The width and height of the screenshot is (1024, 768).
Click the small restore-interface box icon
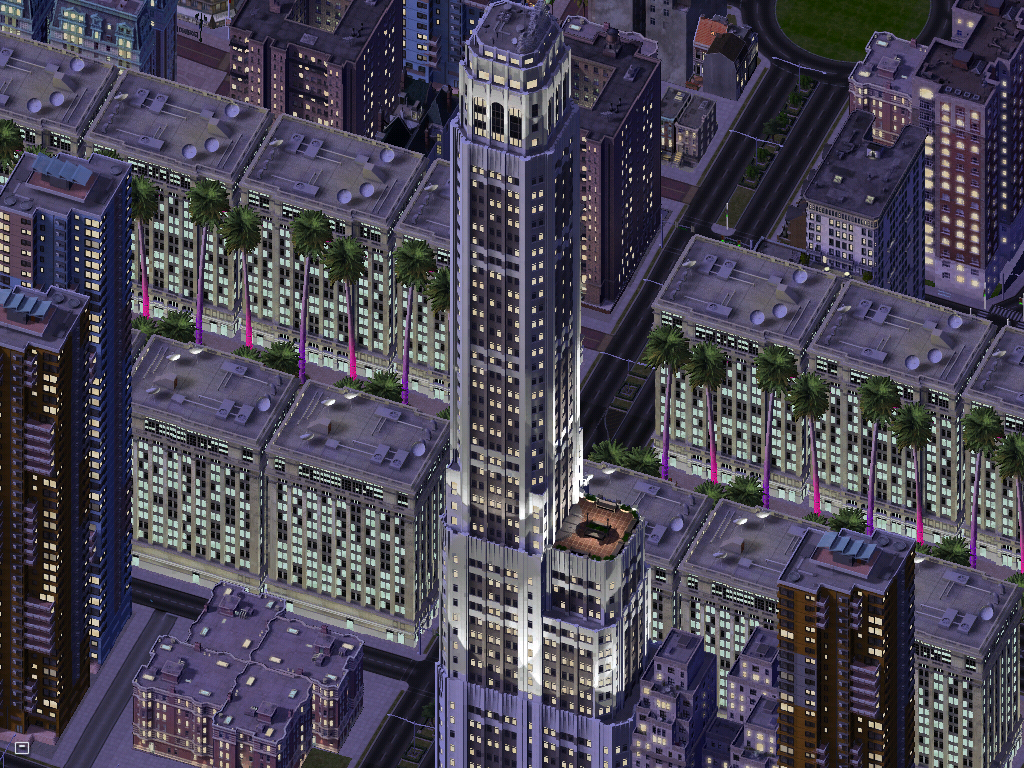[22, 746]
